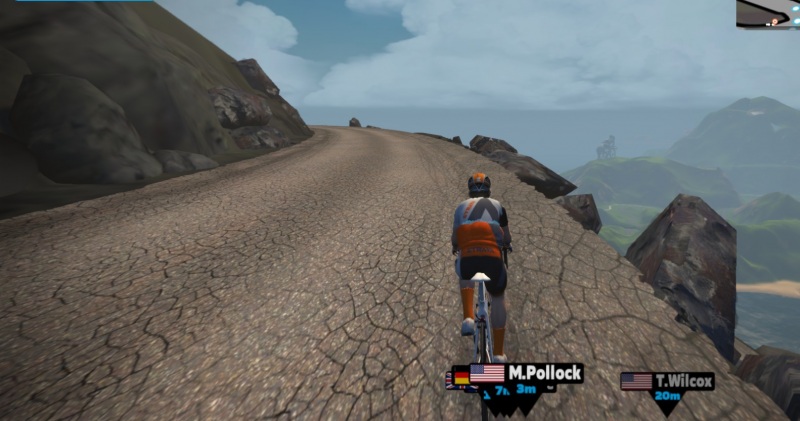Open the route minimap
This screenshot has width=800, height=421.
(768, 13)
